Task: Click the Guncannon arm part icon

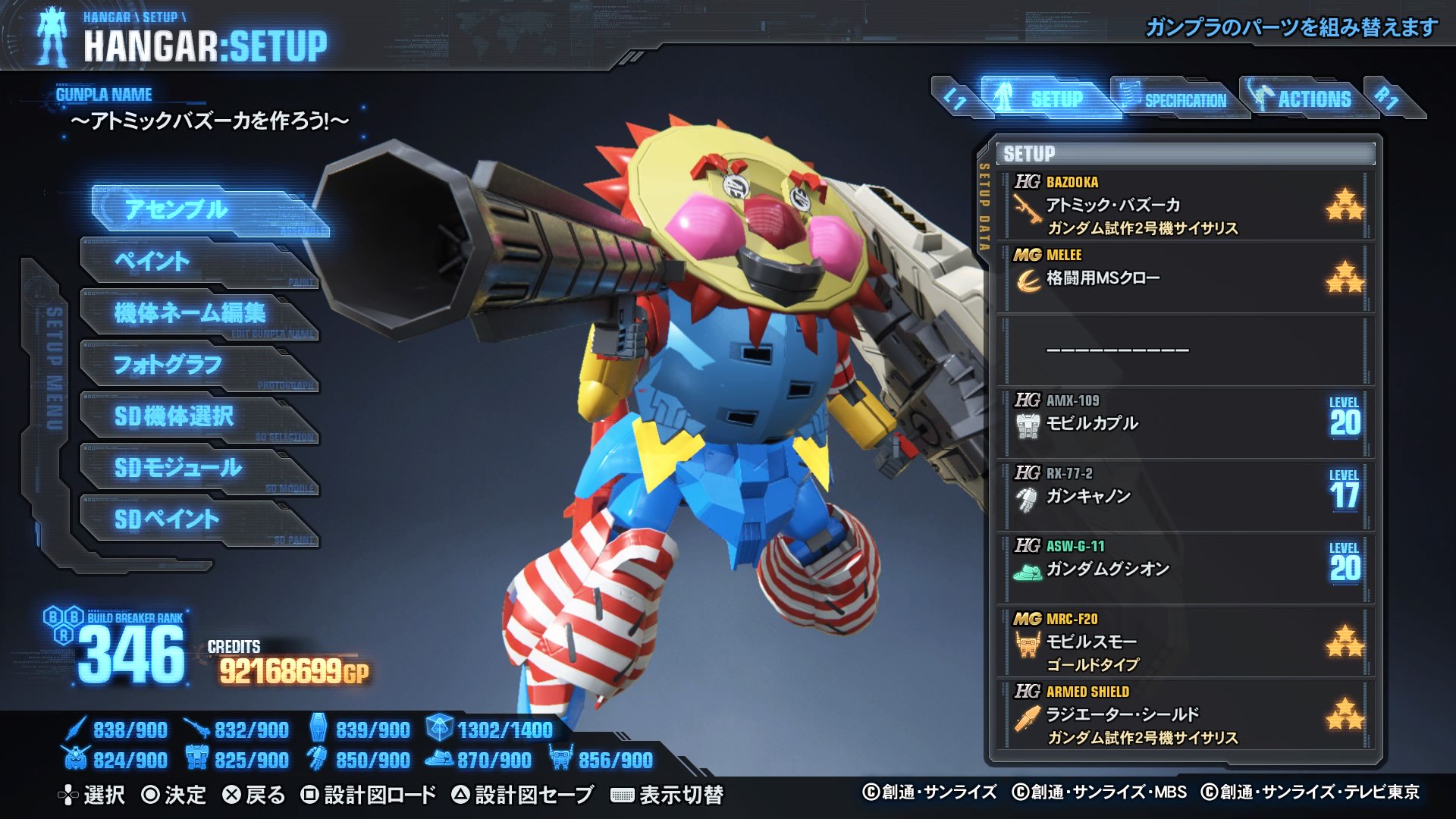Action: [1028, 497]
